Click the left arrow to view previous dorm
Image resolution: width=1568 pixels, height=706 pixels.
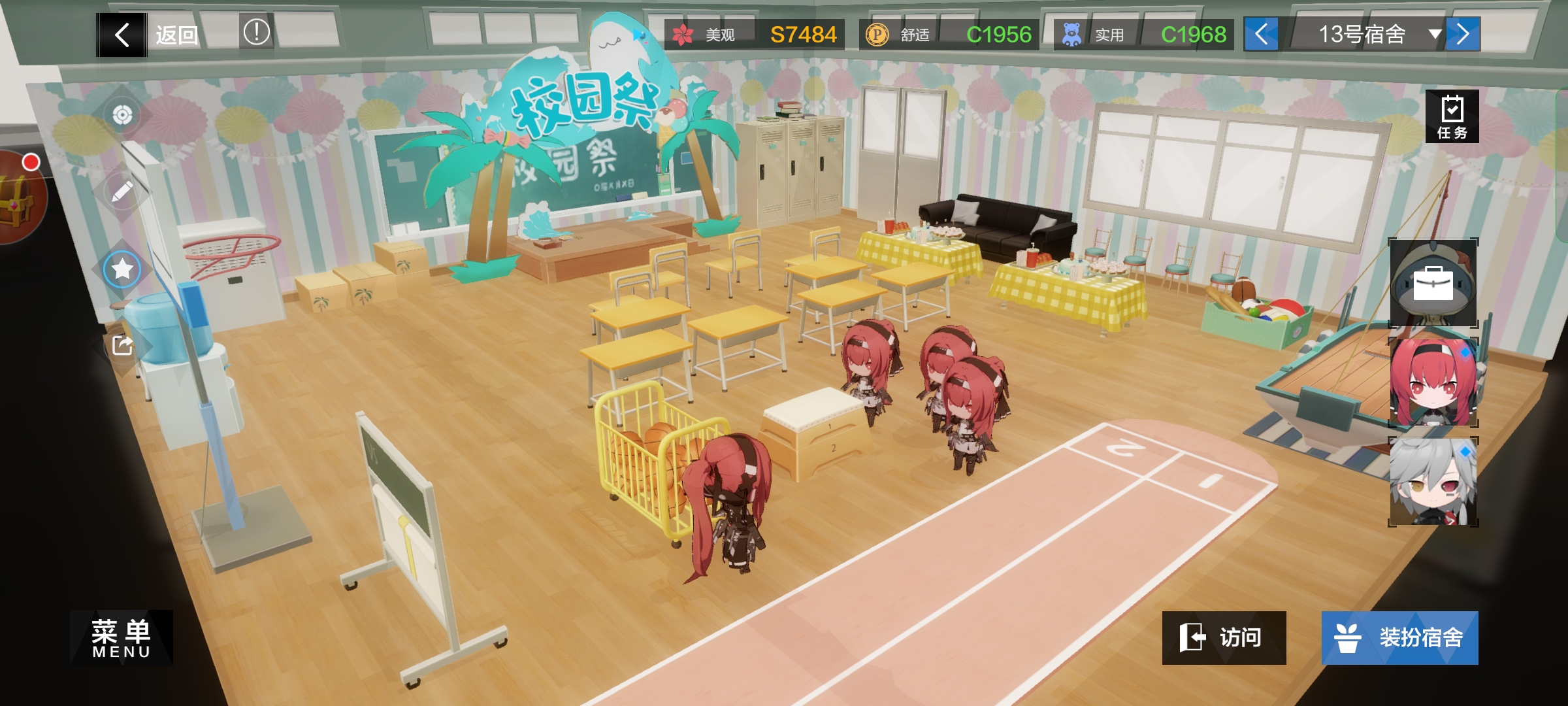pyautogui.click(x=1260, y=35)
